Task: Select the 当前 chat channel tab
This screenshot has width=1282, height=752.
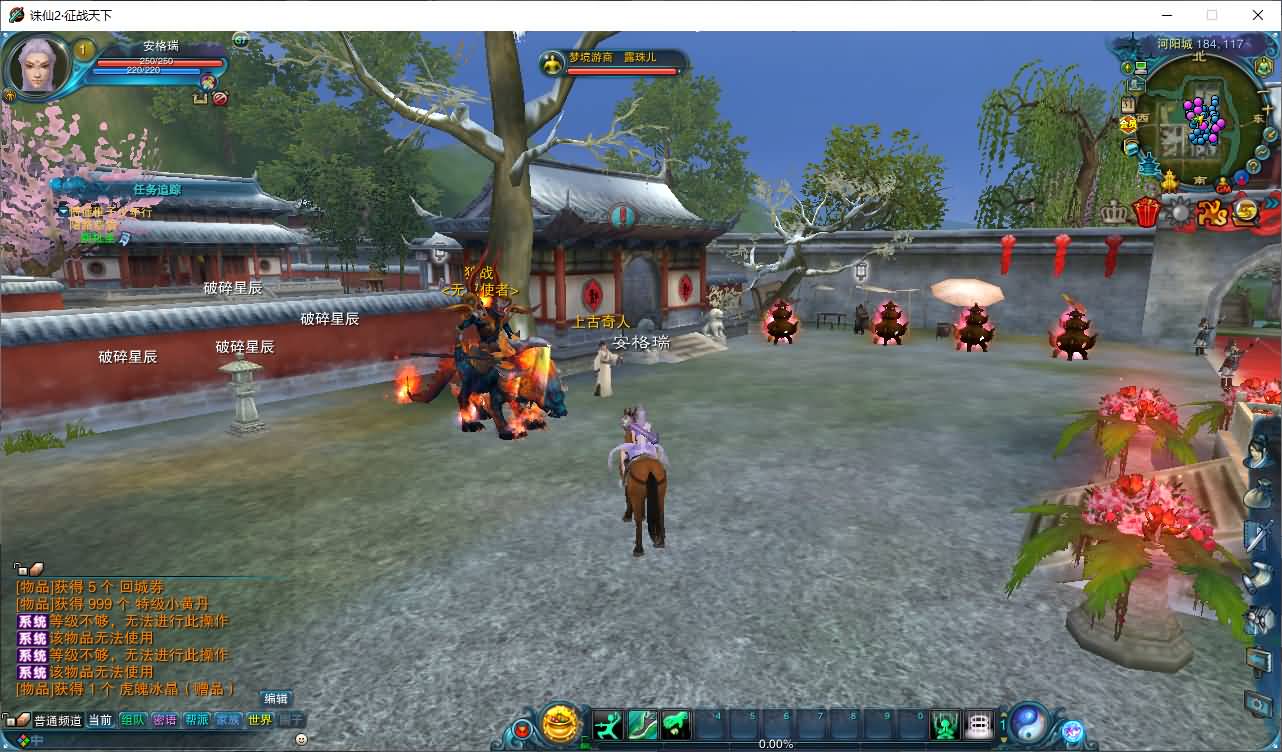Action: tap(100, 720)
